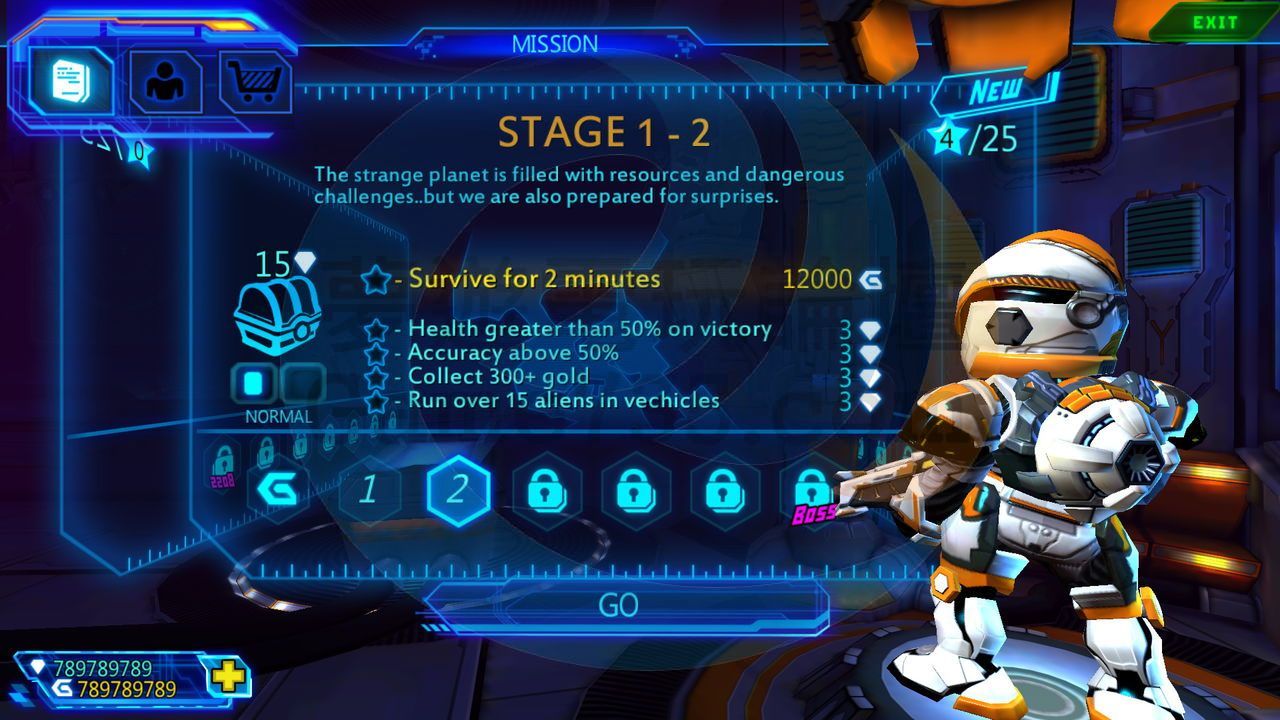Viewport: 1280px width, 720px height.
Task: Tap the locked Boss stage
Action: [x=810, y=492]
